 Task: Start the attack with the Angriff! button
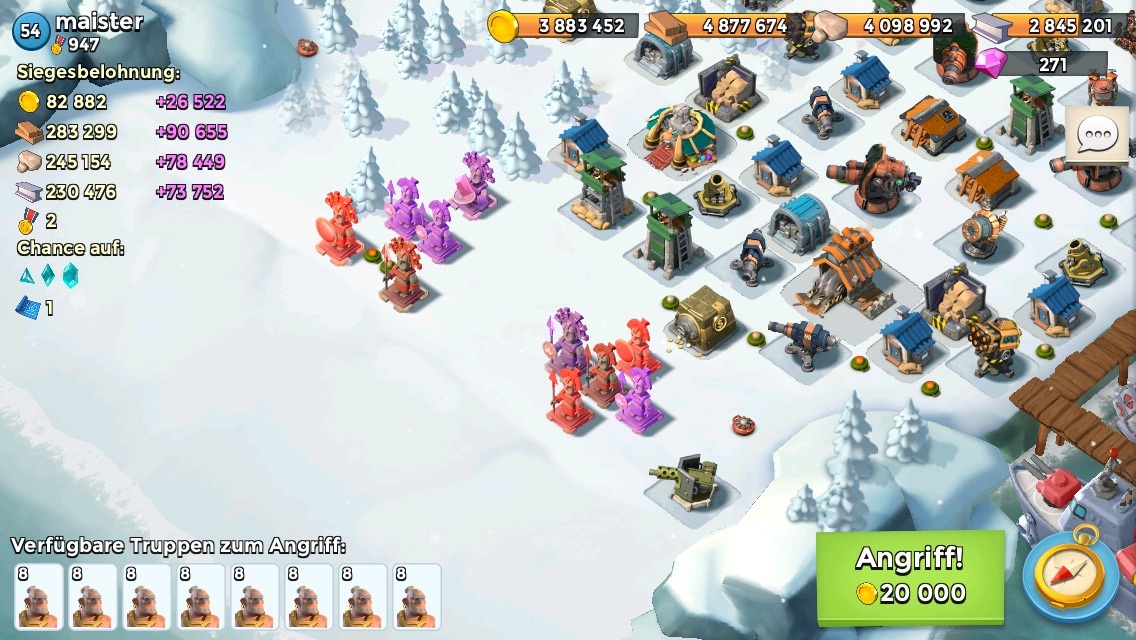(909, 577)
